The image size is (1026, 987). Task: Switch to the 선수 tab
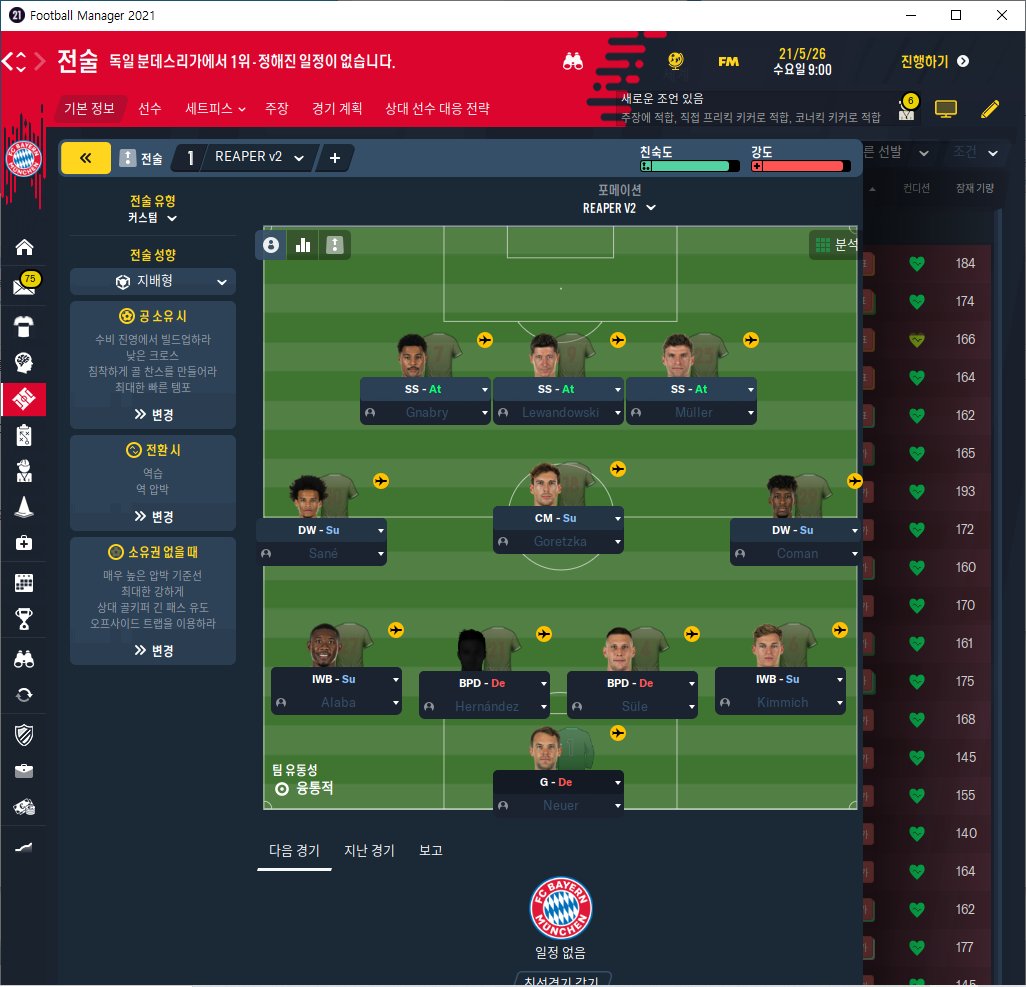point(150,108)
